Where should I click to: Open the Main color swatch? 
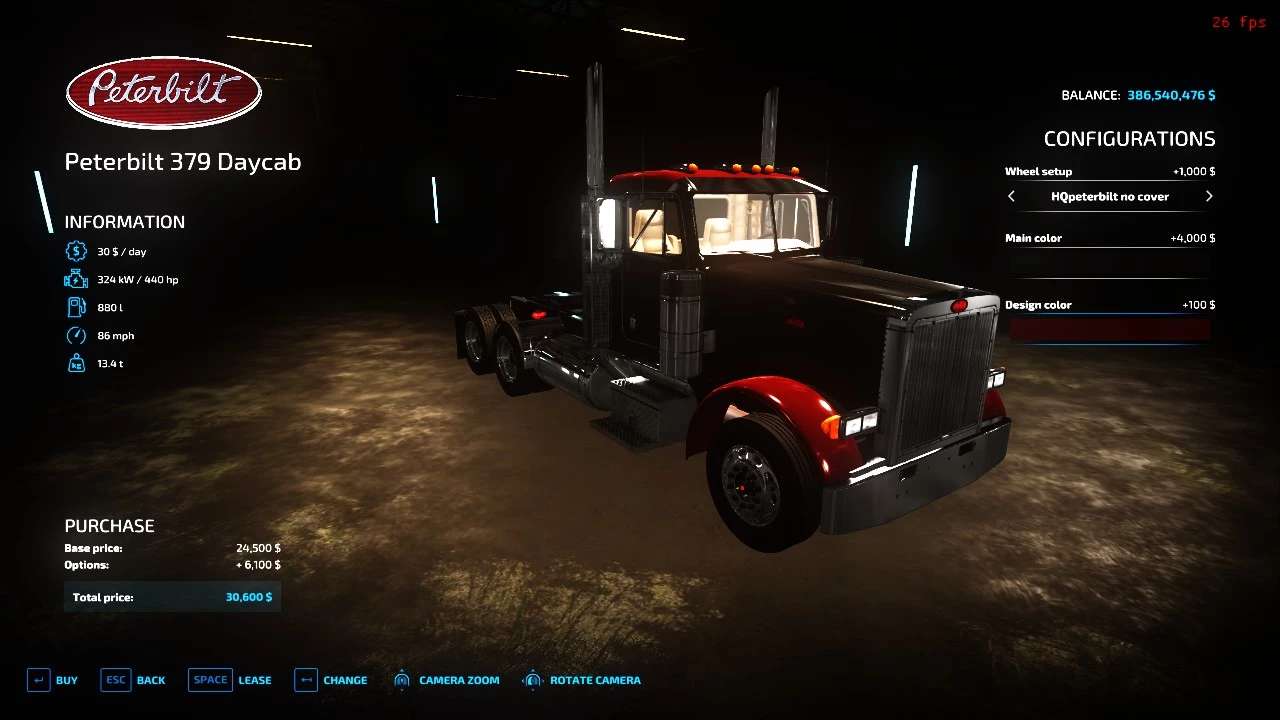(x=1109, y=262)
